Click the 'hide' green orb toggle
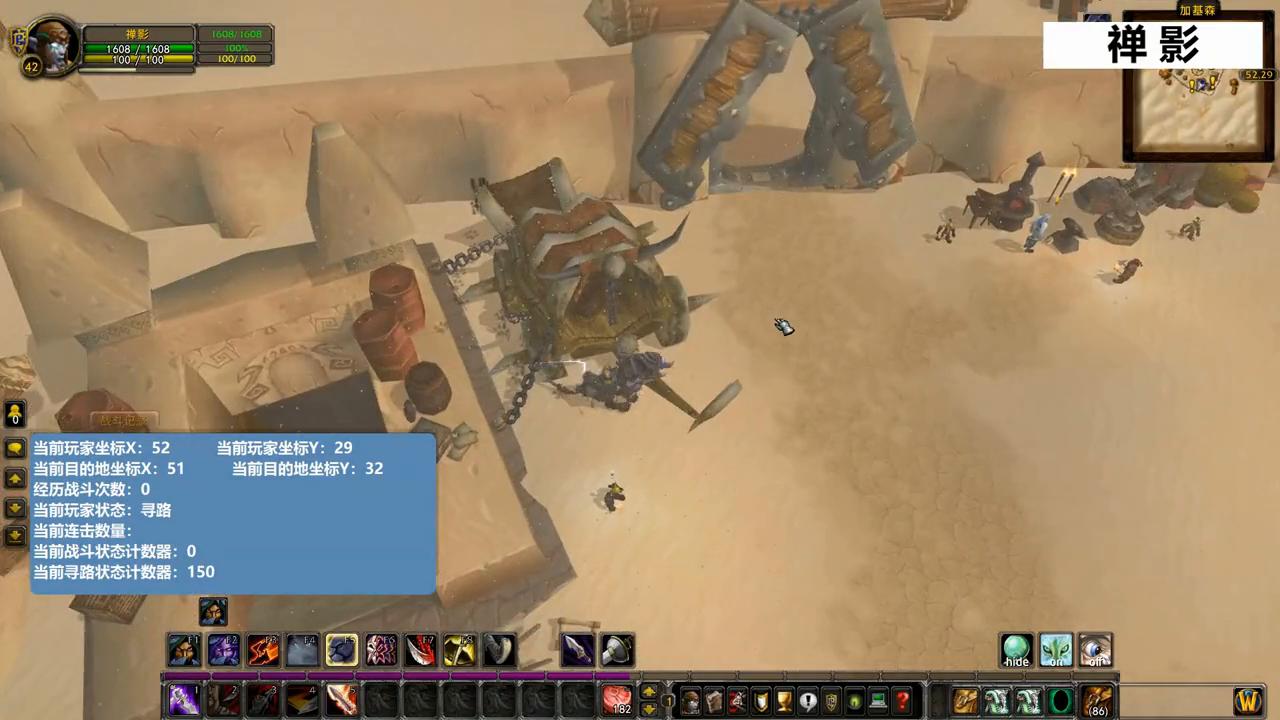1280x720 pixels. tap(1016, 650)
